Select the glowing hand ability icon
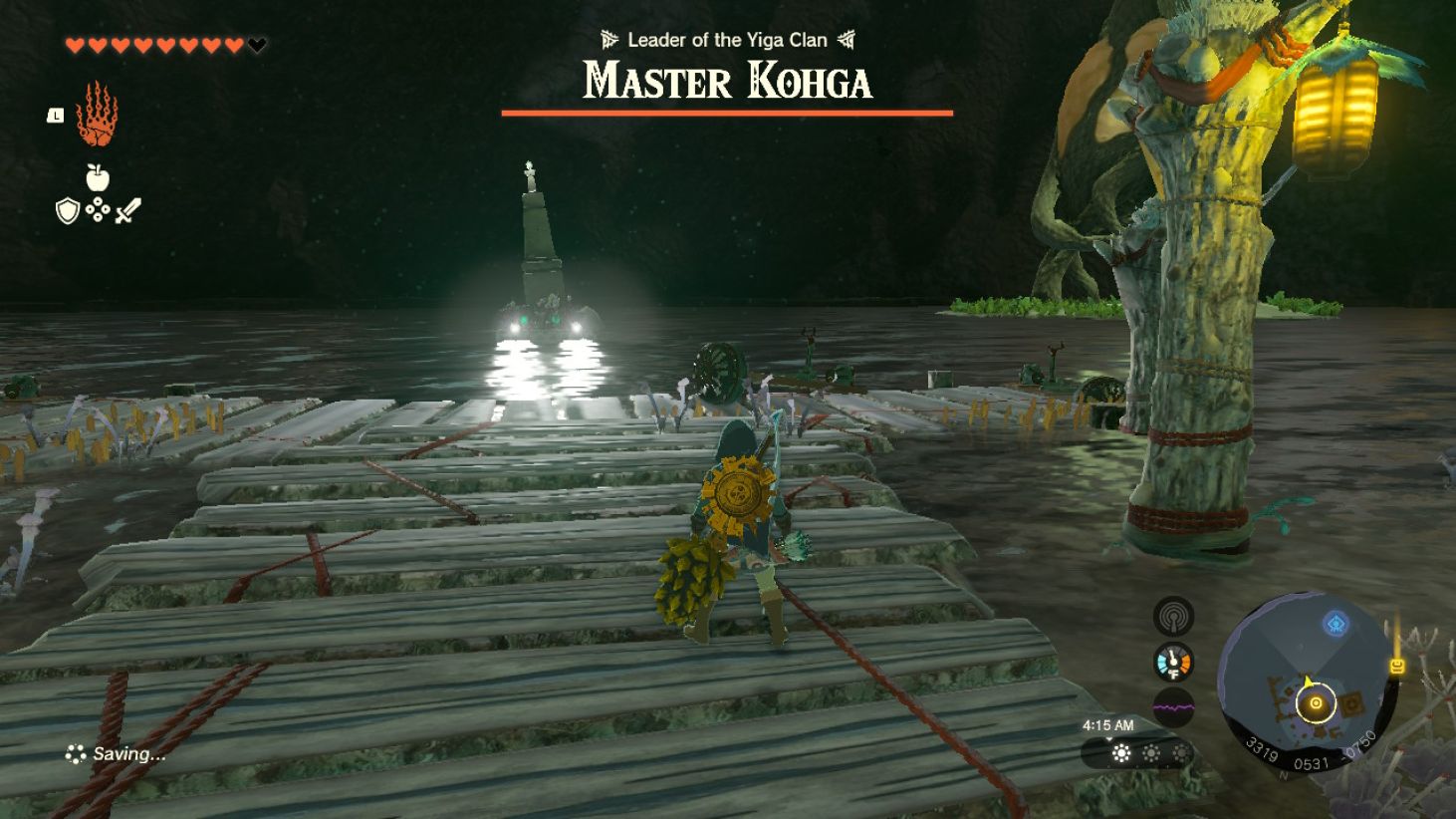 [x=93, y=113]
